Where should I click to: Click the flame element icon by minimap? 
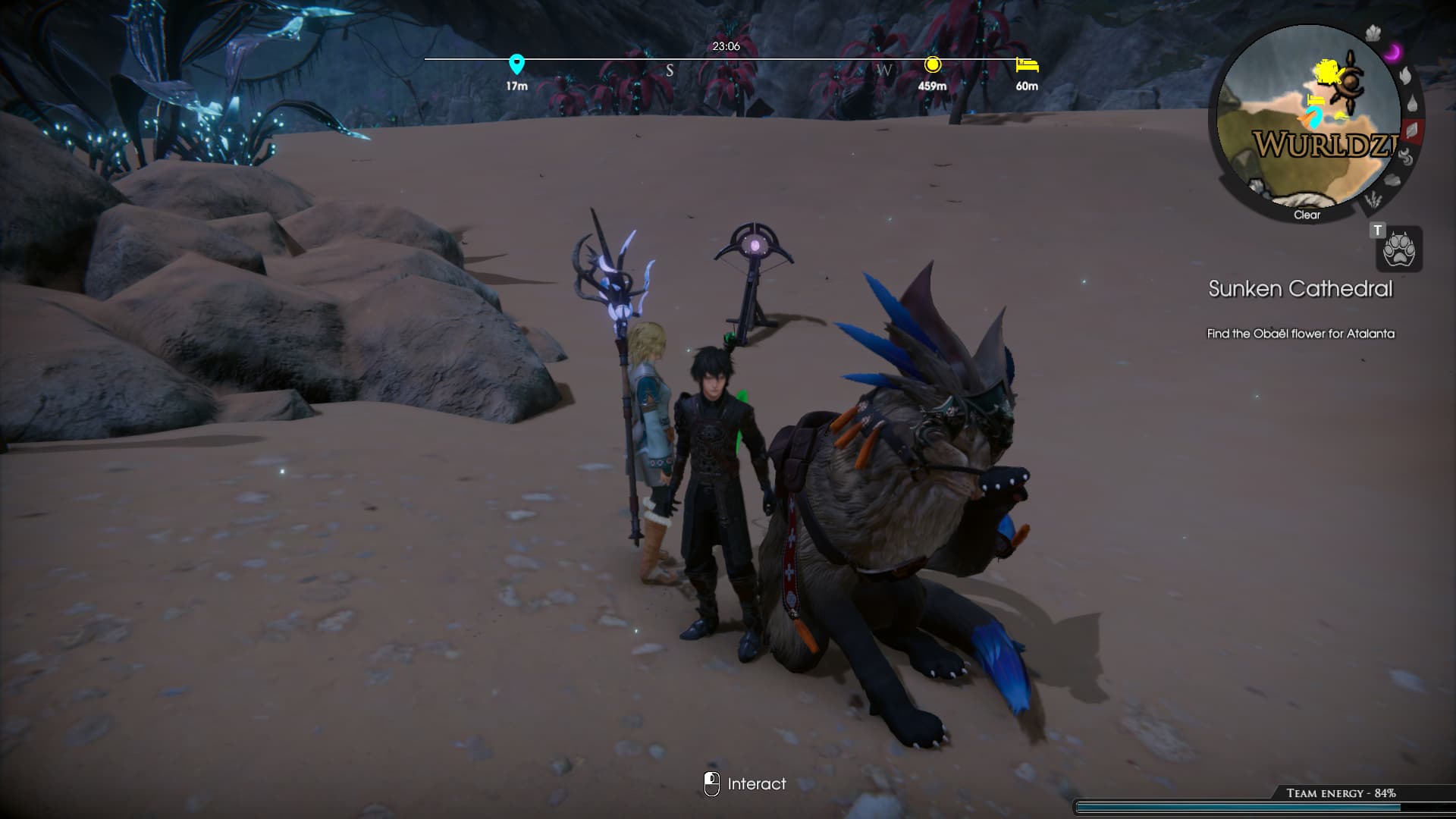point(1405,76)
